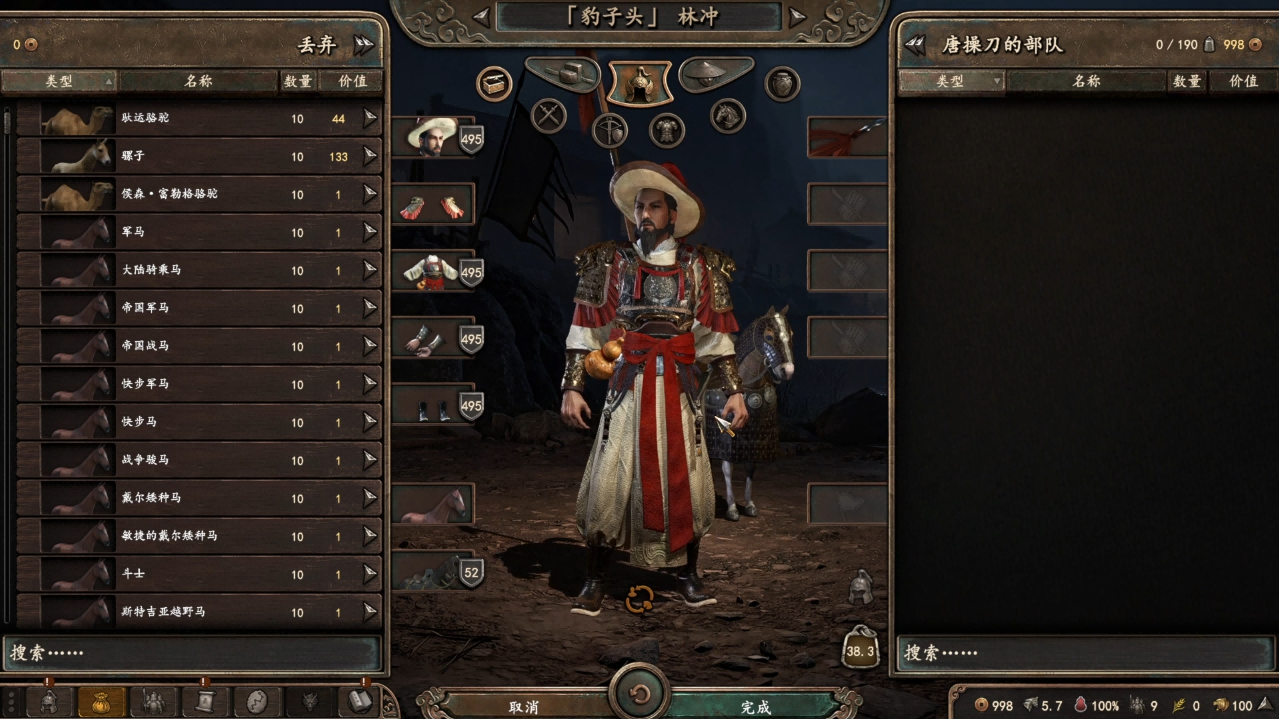The image size is (1279, 719).
Task: Switch to the battle helmet outfit tab
Action: point(640,83)
